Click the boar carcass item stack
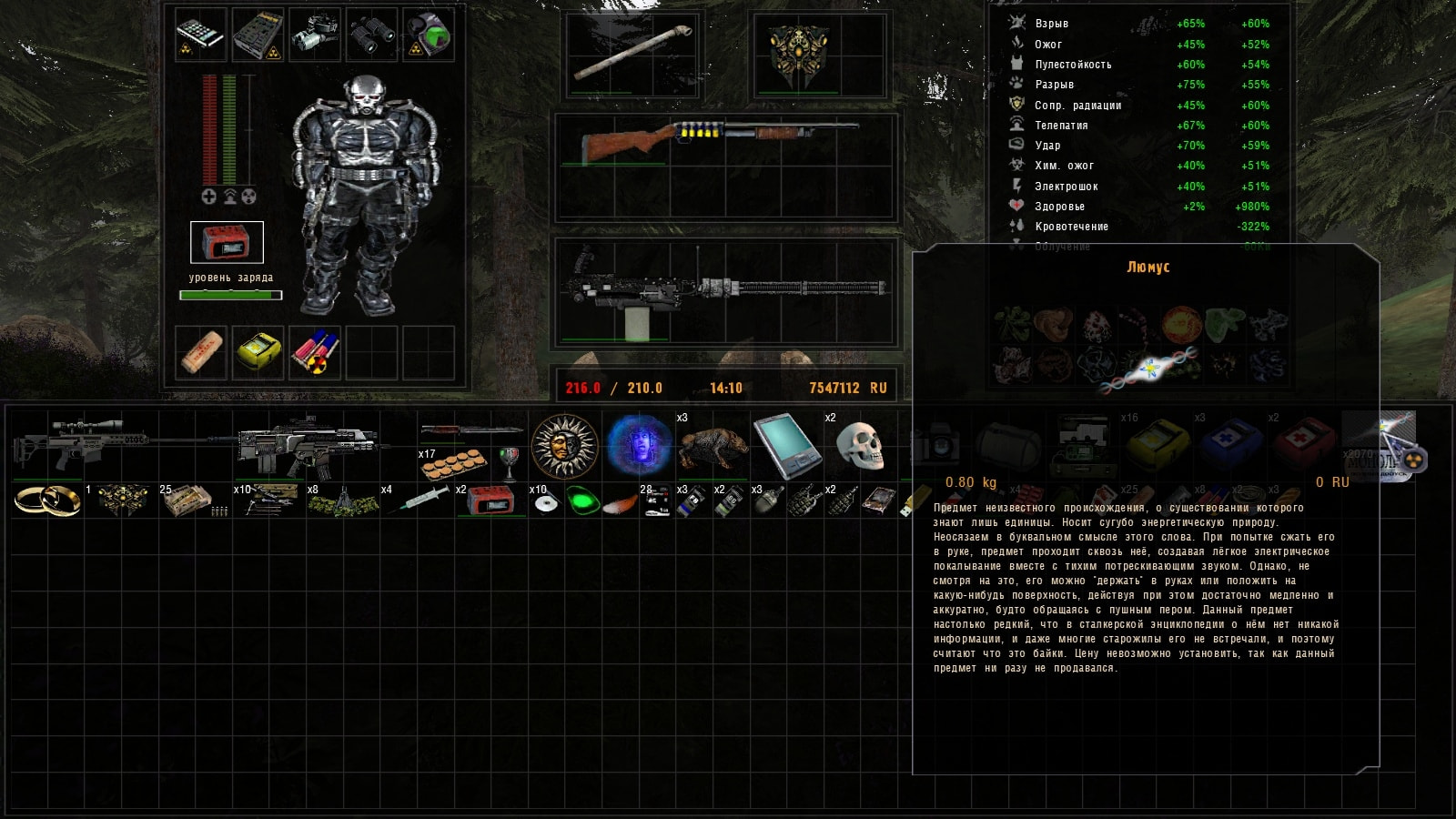 point(713,446)
